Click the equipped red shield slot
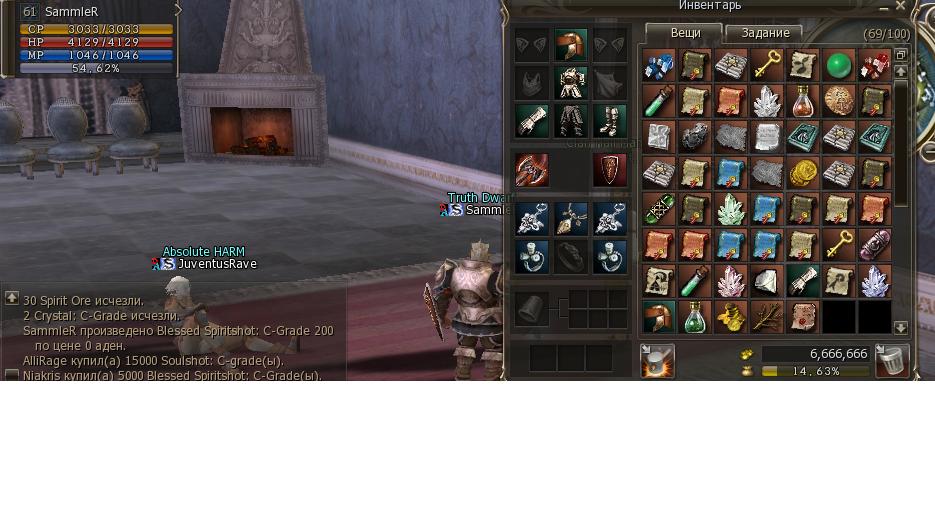 coord(609,170)
